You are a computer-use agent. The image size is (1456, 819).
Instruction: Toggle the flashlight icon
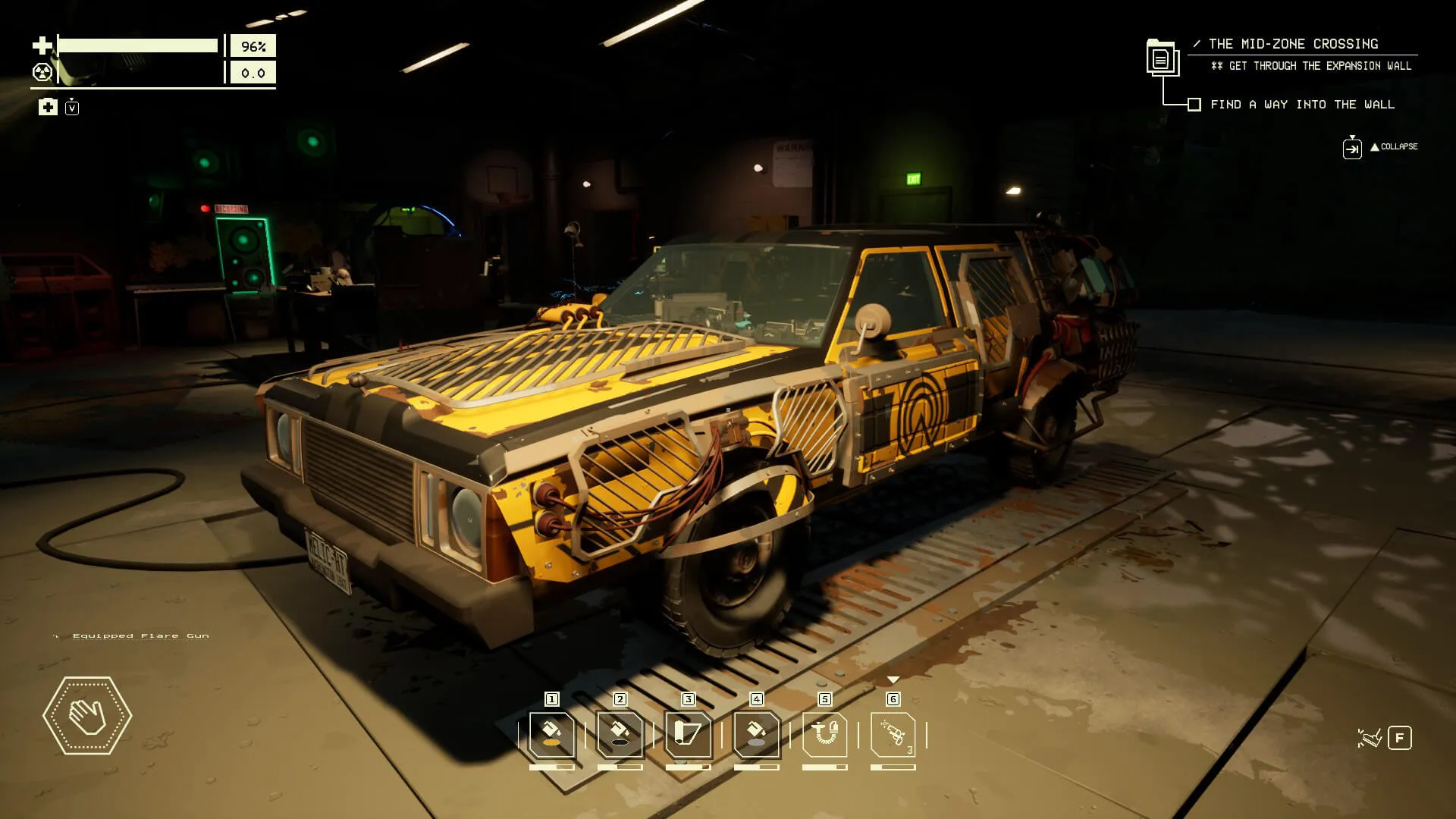click(x=1369, y=738)
